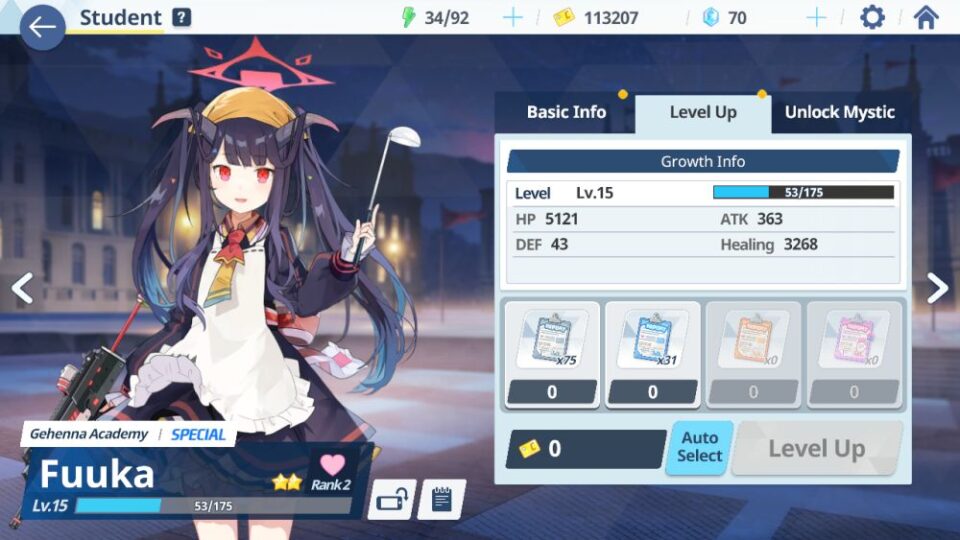Open the Unlock Mystic tab
Viewport: 960px width, 540px height.
click(839, 112)
